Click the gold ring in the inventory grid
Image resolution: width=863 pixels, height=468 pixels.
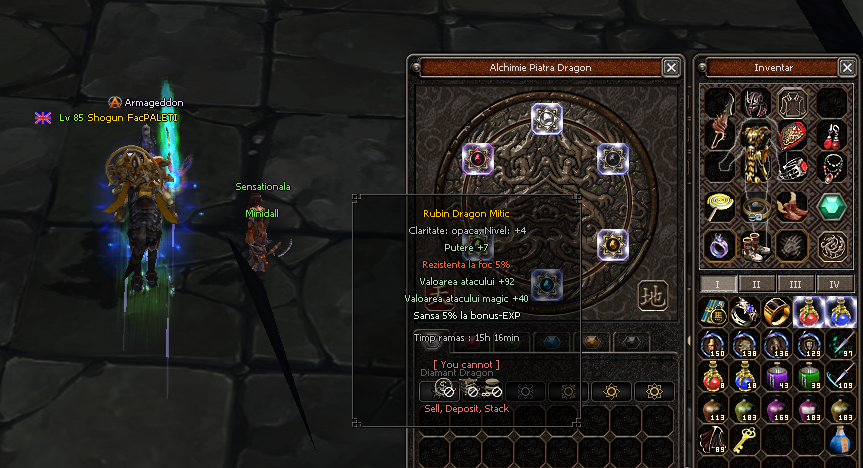[774, 312]
